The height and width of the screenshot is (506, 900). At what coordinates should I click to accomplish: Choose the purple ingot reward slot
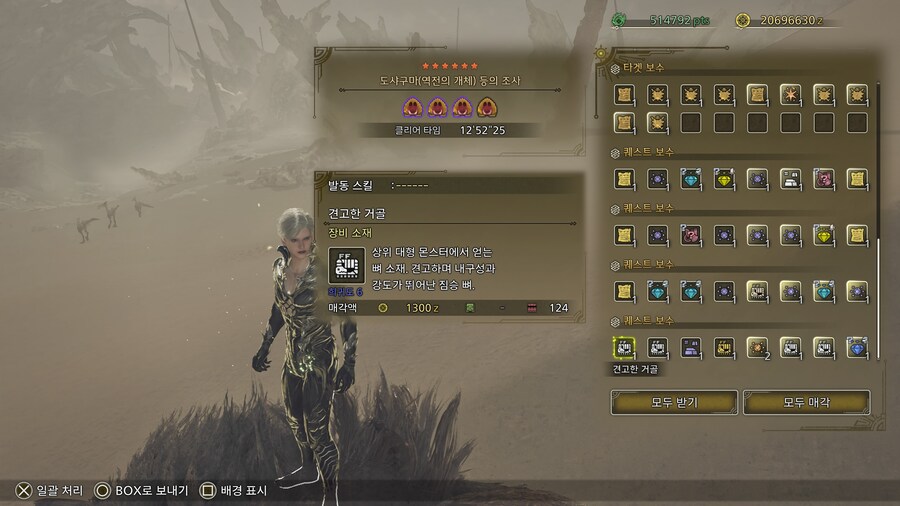(691, 347)
